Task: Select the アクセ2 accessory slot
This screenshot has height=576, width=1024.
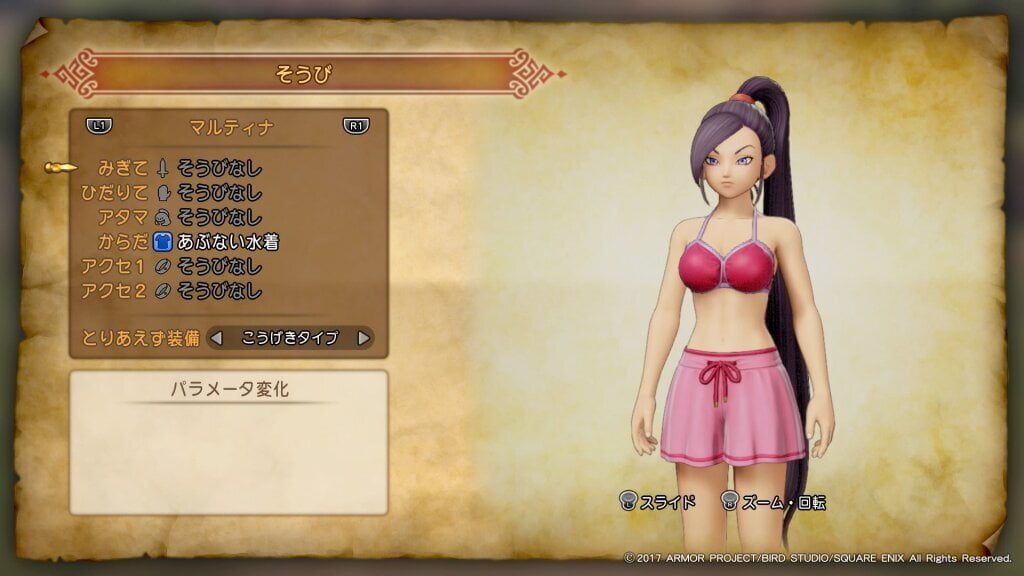Action: (x=219, y=291)
